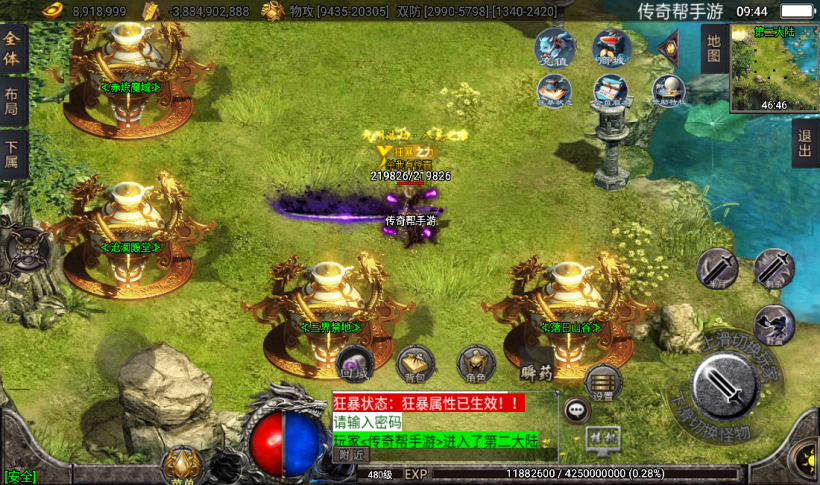Open the 商城 shop
Image resolution: width=820 pixels, height=485 pixels.
[x=611, y=48]
